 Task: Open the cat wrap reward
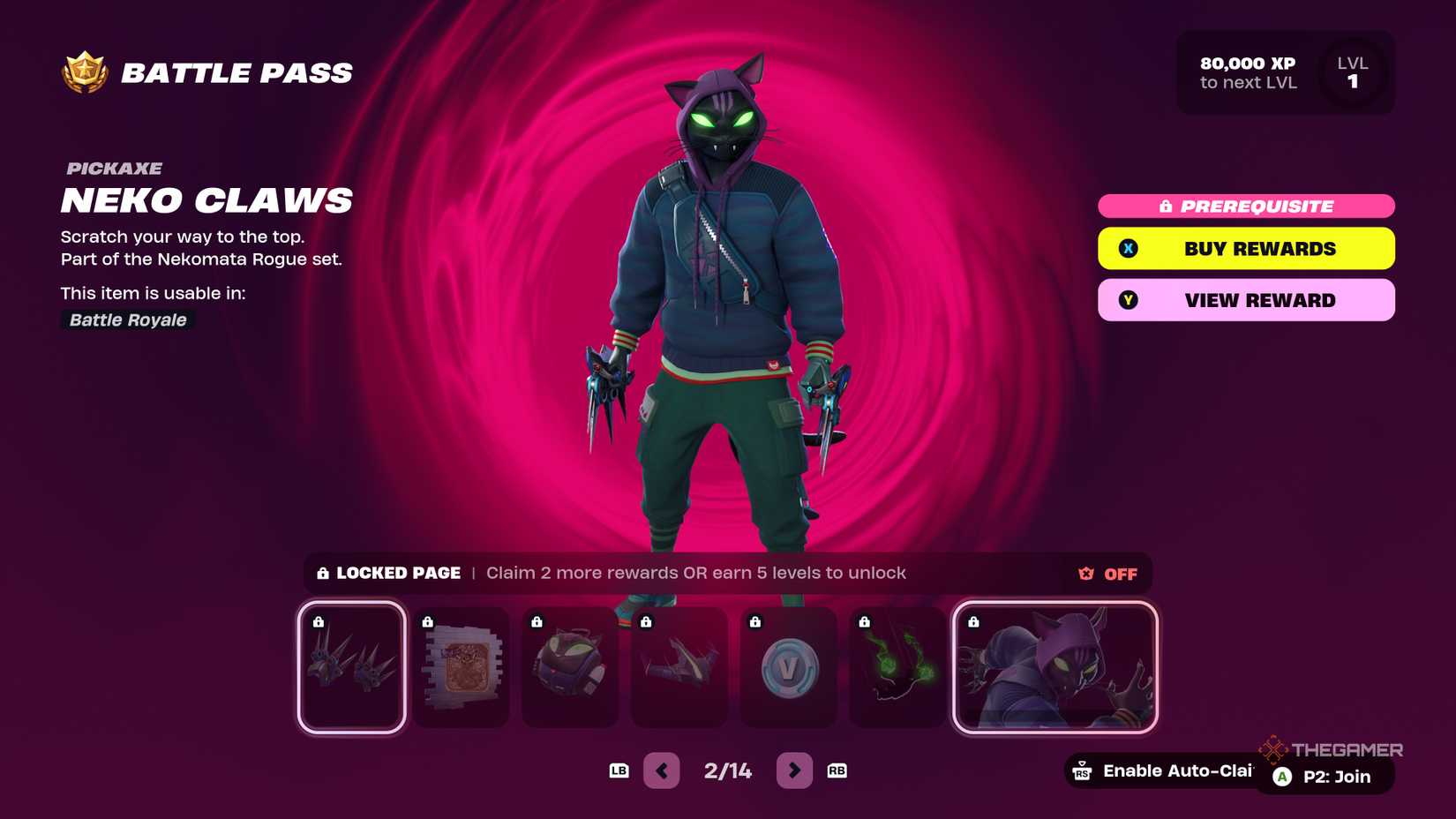461,668
